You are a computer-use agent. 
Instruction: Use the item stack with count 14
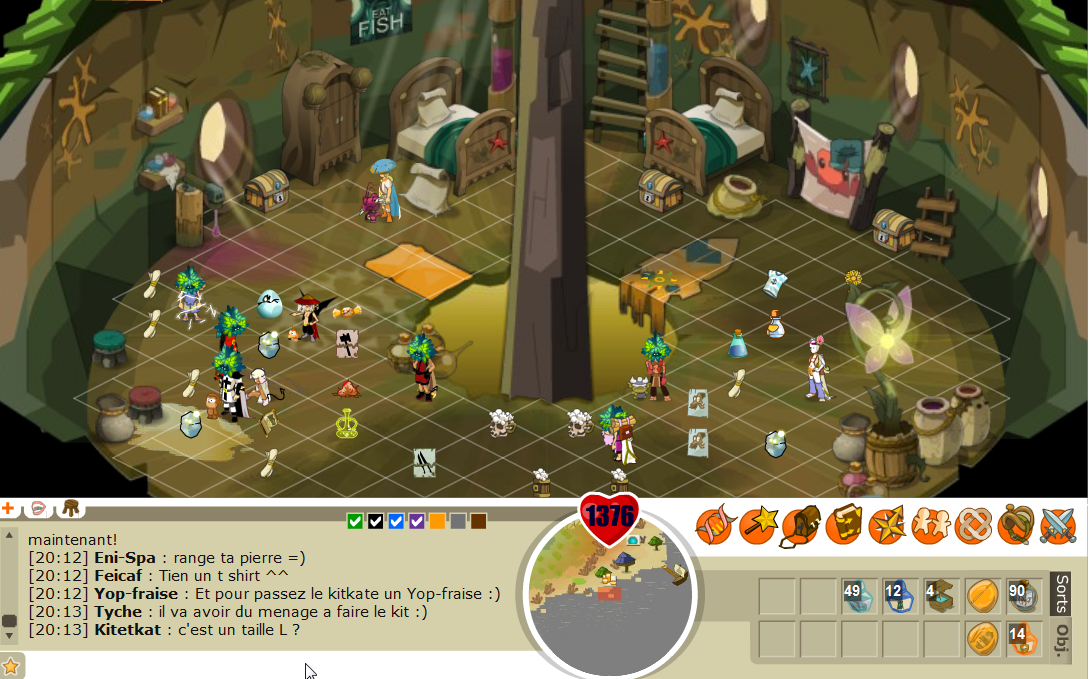(x=1022, y=638)
